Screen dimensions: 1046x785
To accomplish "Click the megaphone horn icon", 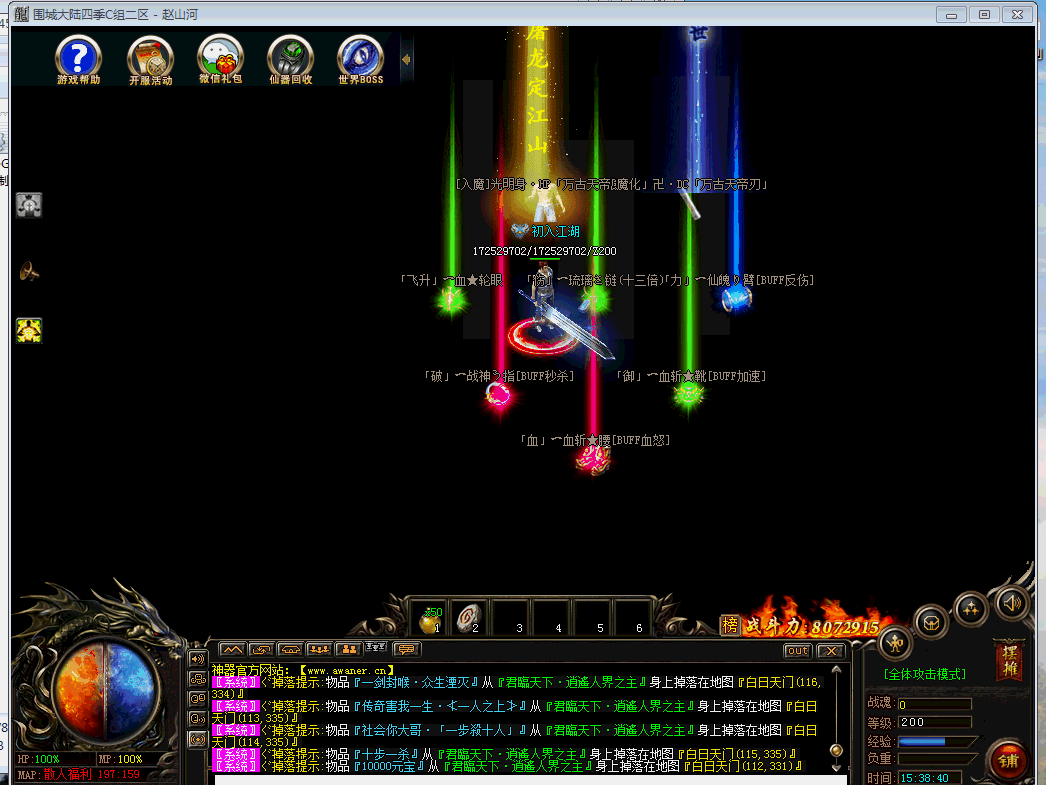I will 29,270.
